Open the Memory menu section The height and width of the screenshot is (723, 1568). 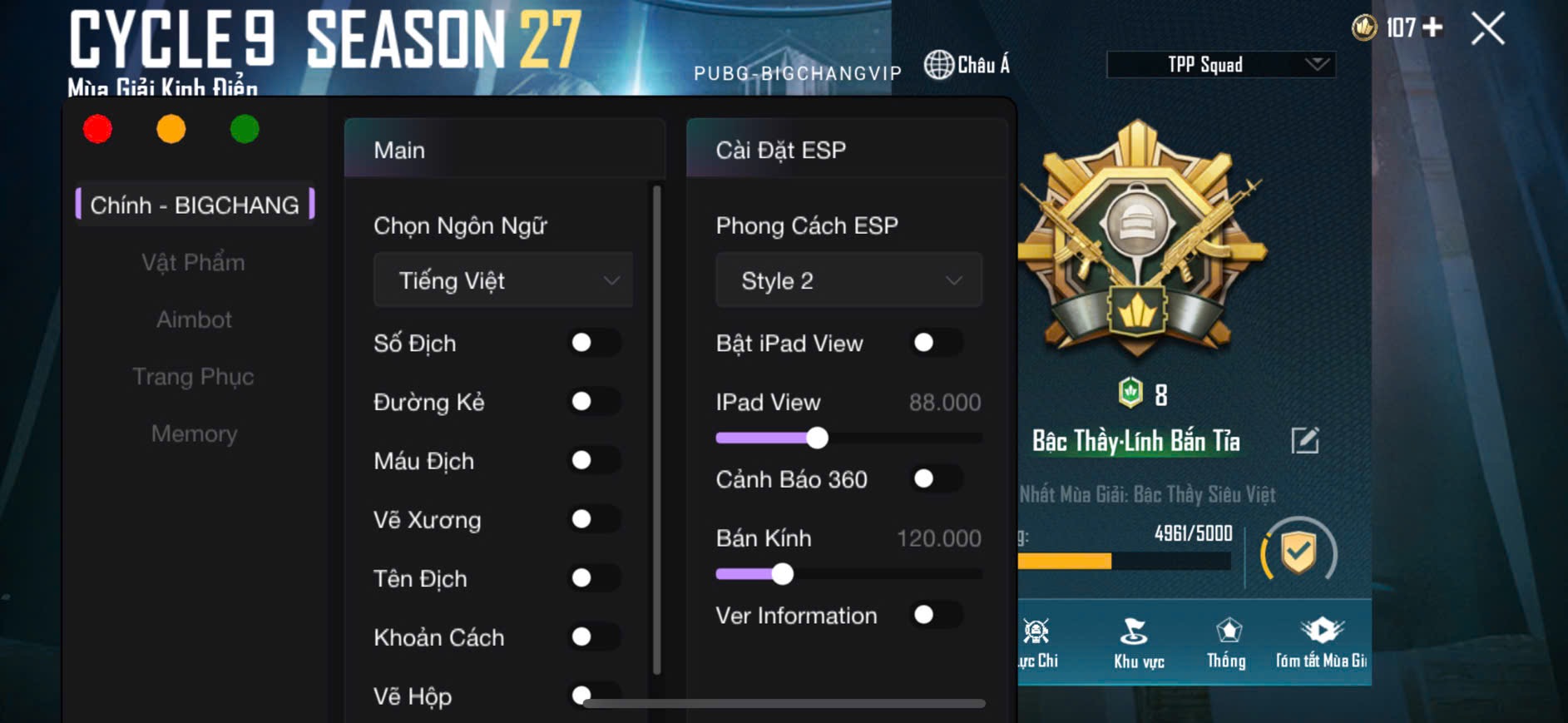click(194, 433)
